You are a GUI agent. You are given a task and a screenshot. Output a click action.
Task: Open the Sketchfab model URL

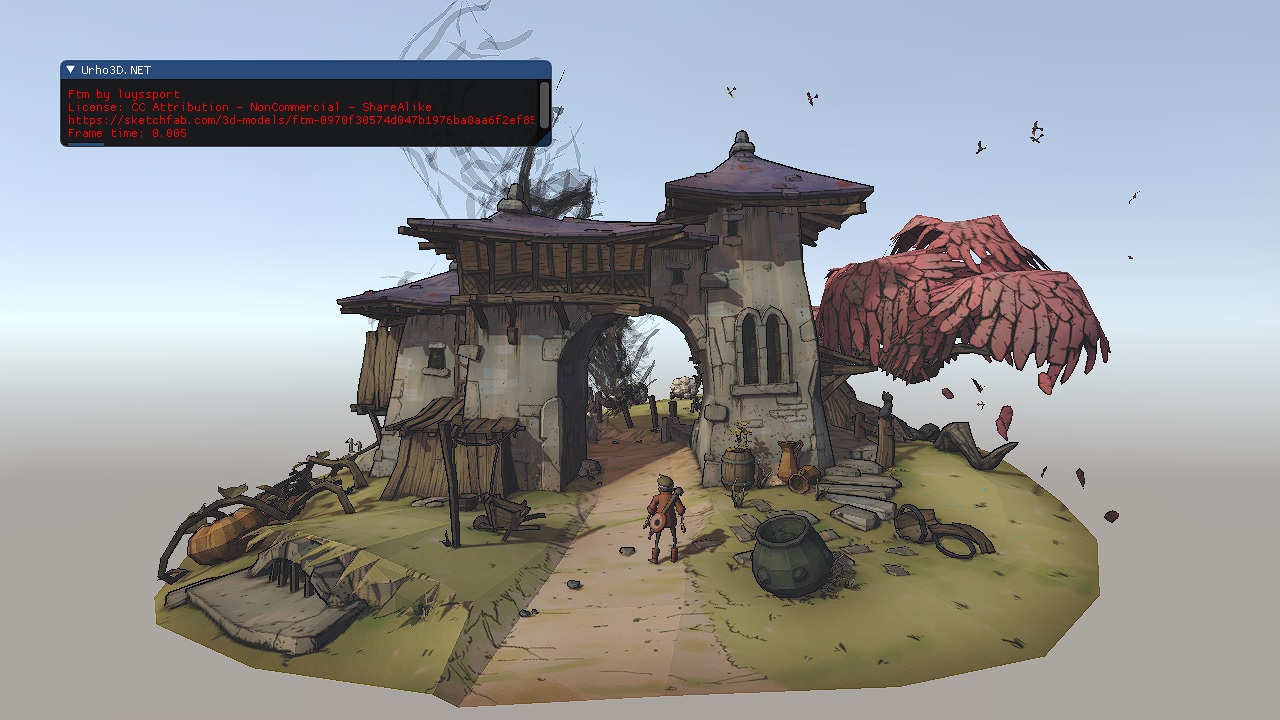point(300,120)
